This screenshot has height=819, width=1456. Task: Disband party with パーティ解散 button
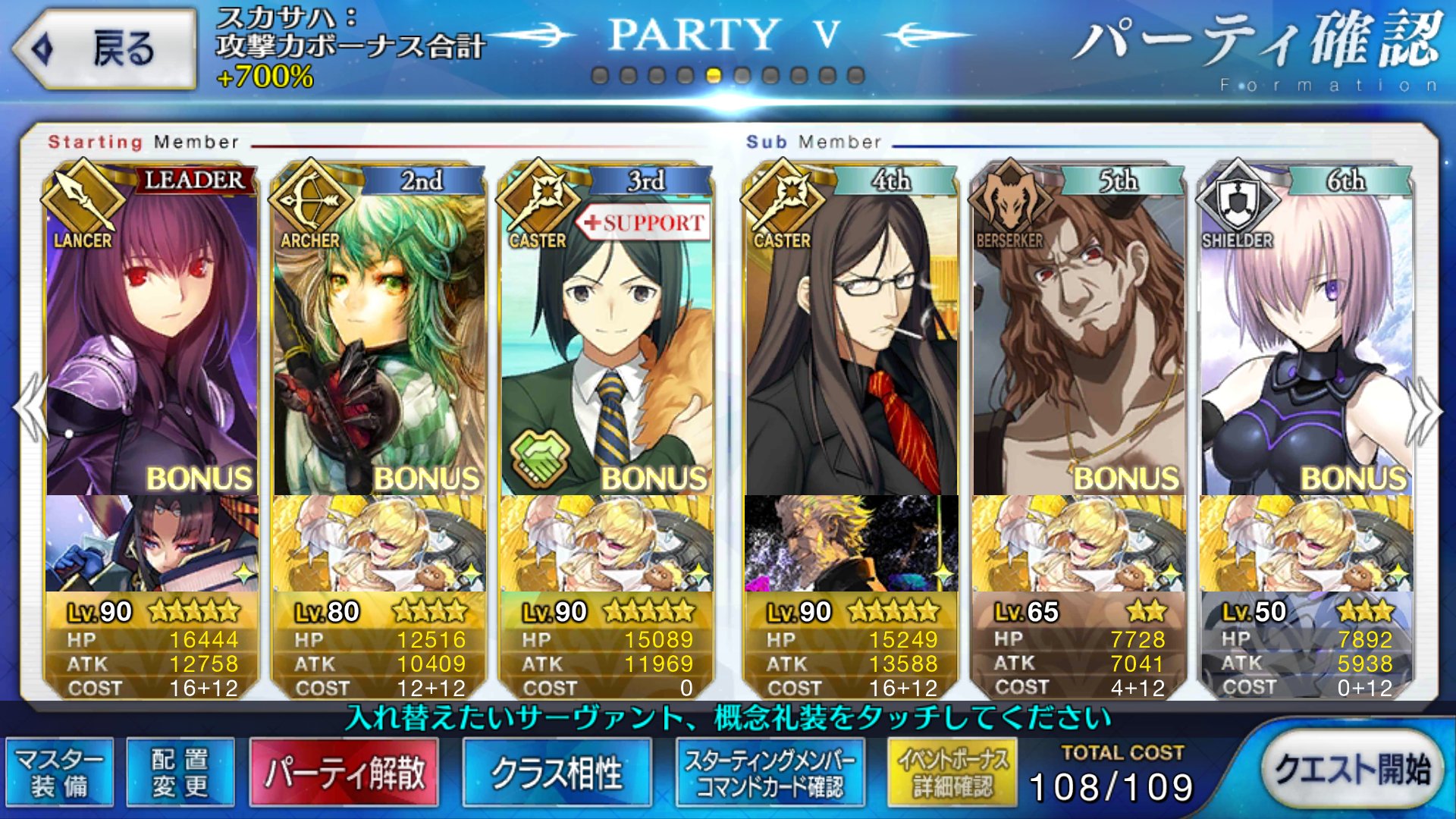tap(344, 772)
